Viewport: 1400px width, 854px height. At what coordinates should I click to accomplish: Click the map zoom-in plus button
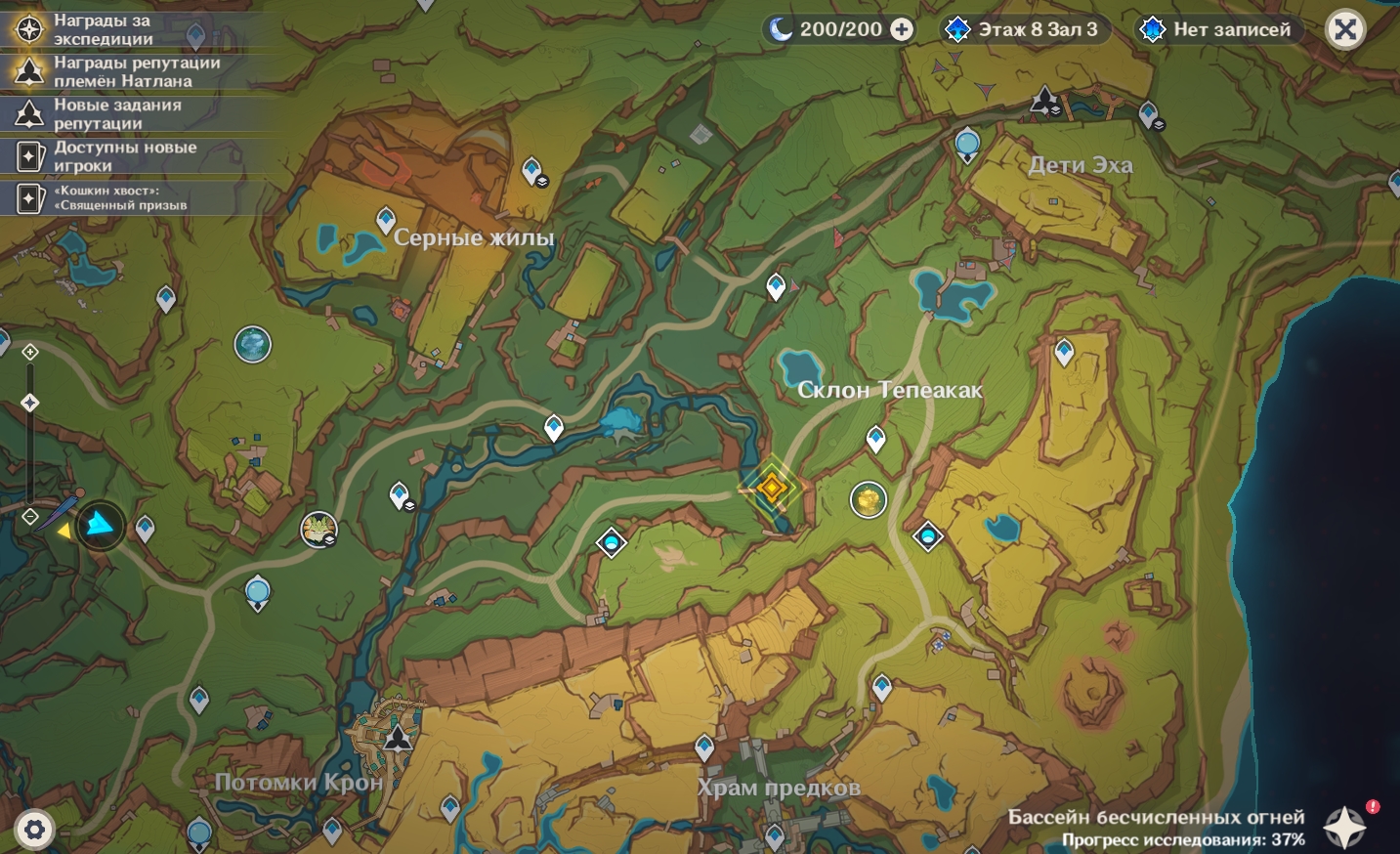[30, 352]
